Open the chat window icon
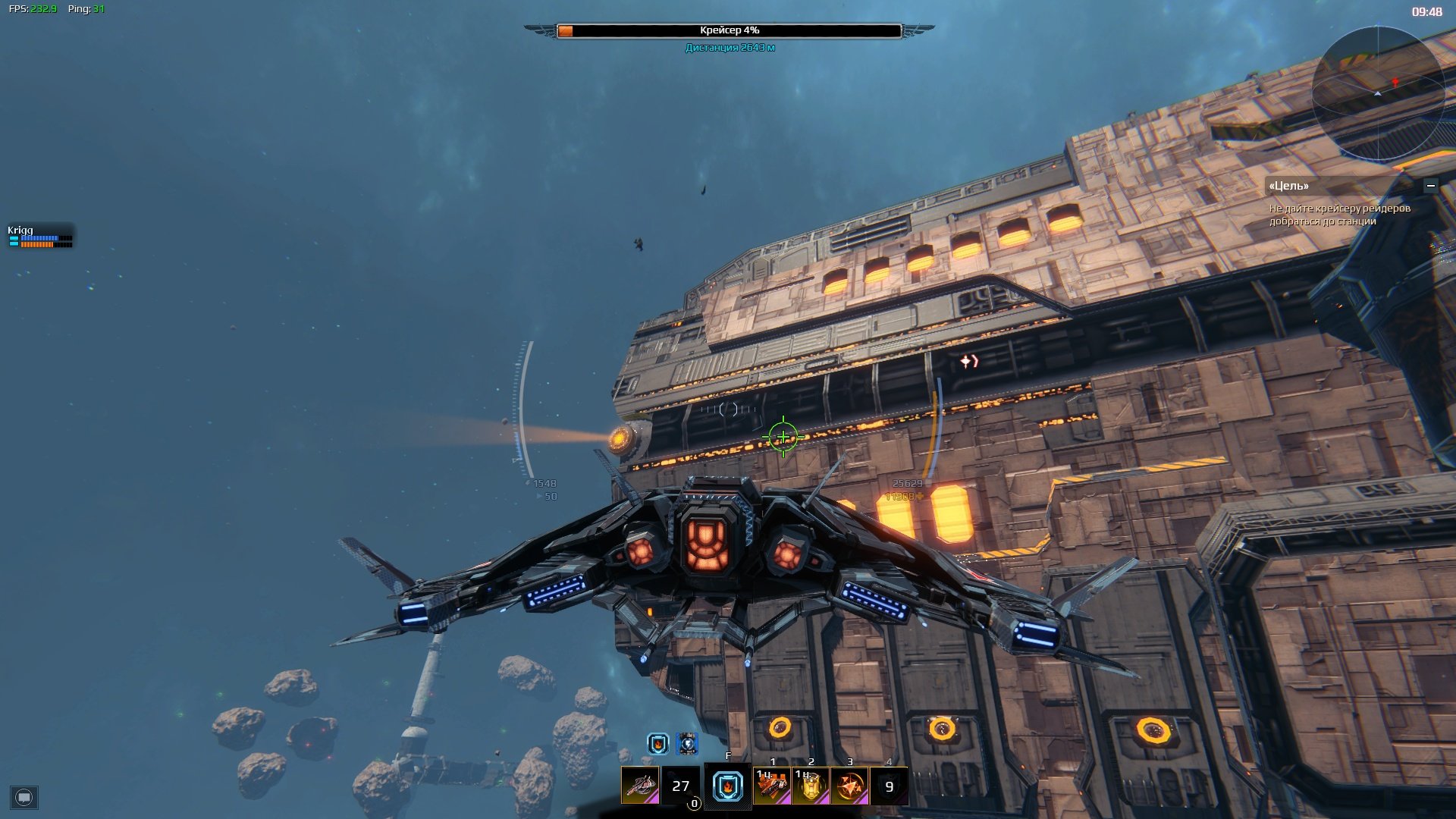1456x819 pixels. tap(24, 798)
